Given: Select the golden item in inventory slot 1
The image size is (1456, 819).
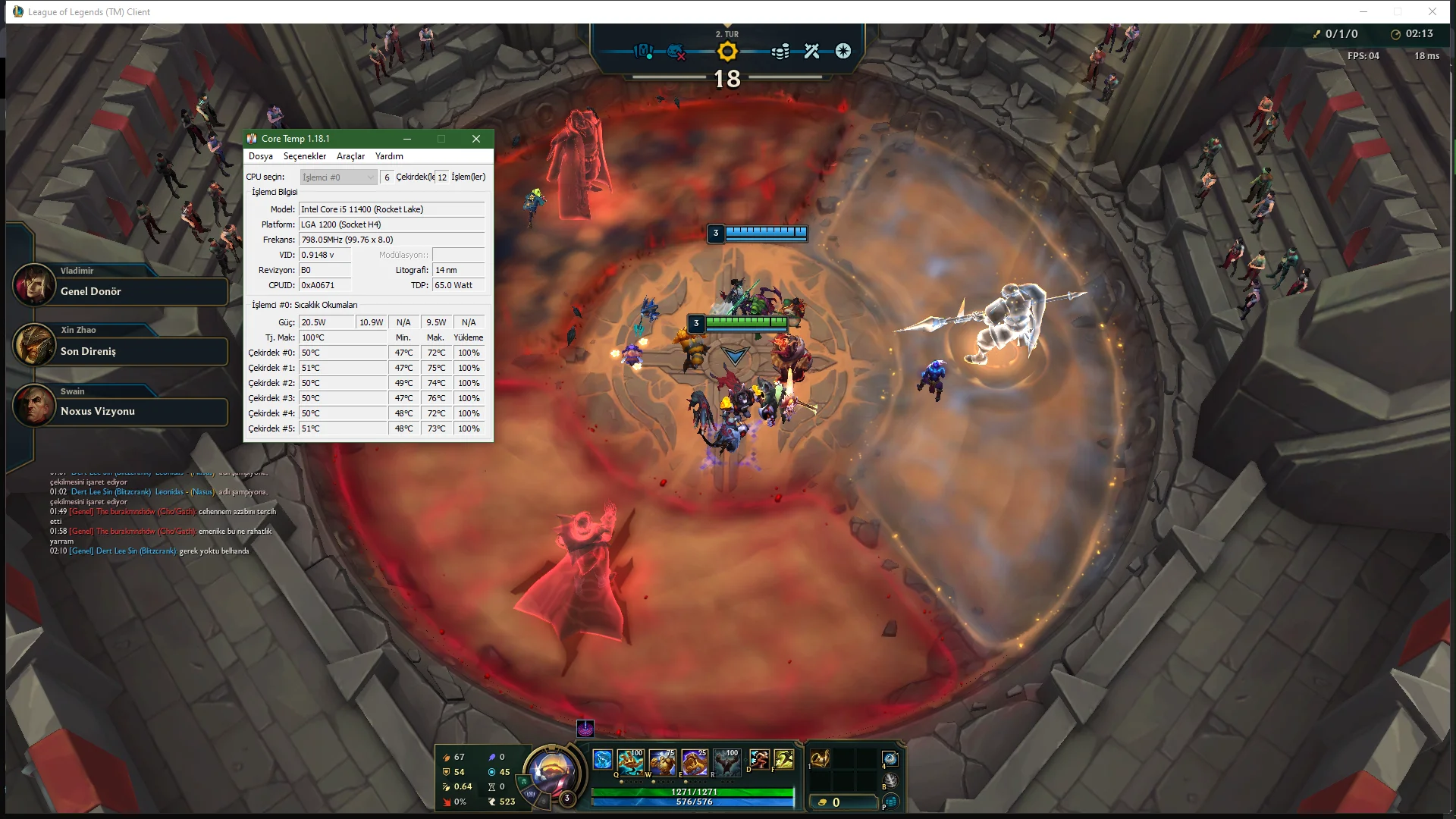Looking at the screenshot, I should pyautogui.click(x=821, y=758).
